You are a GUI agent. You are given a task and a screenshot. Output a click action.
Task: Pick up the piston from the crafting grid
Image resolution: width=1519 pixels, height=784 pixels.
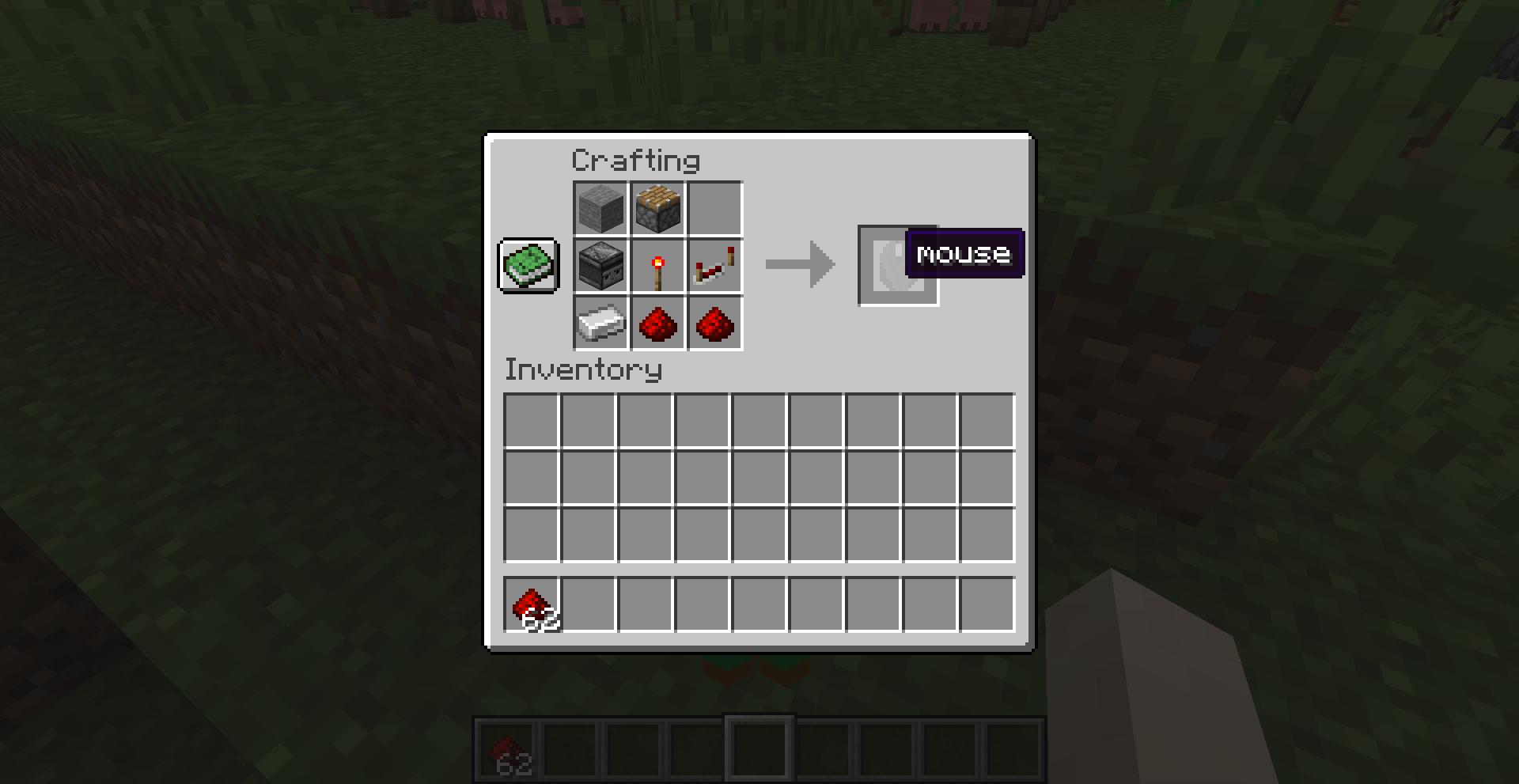click(x=657, y=208)
